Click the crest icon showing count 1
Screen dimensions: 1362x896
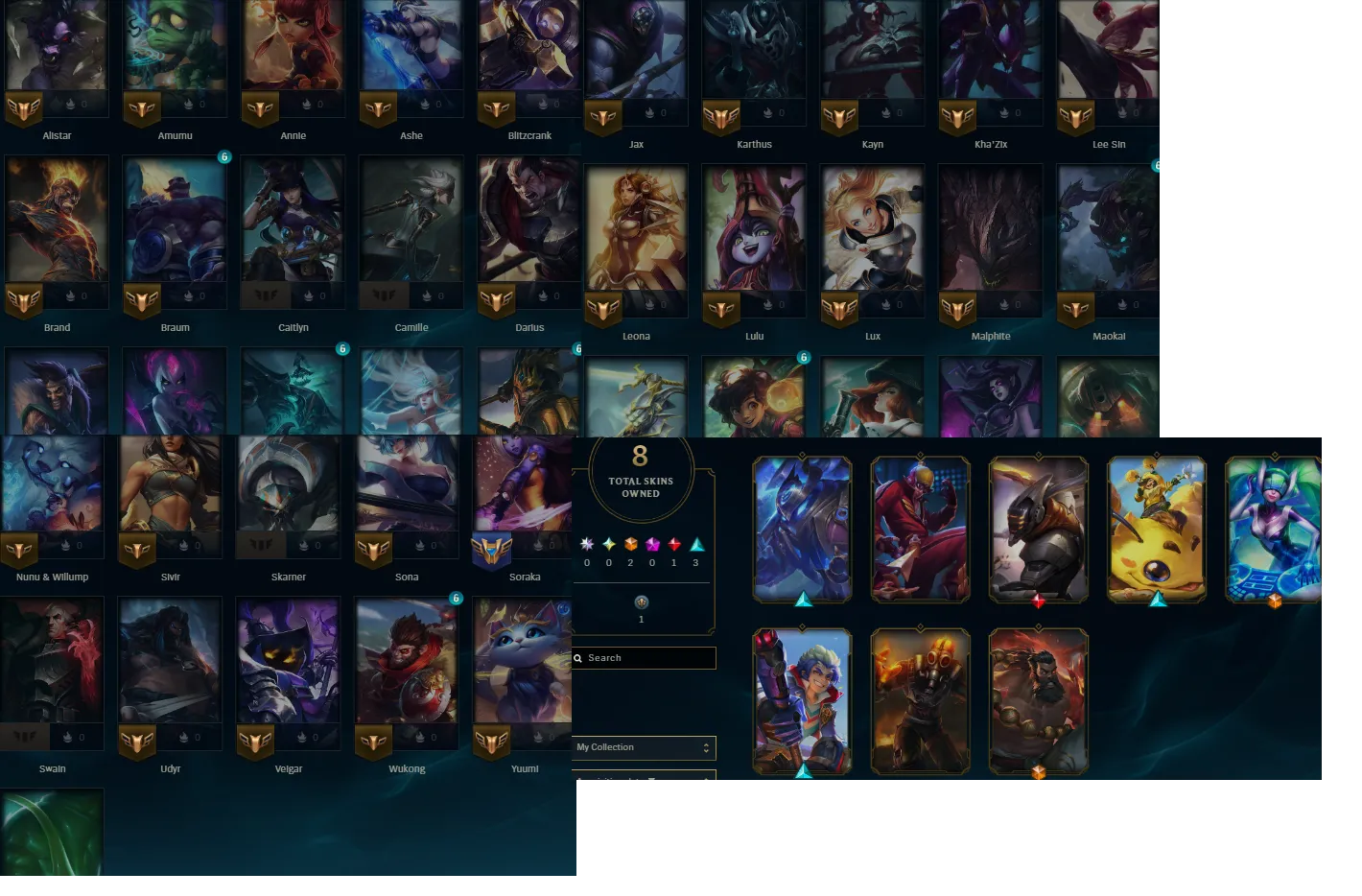[x=642, y=603]
